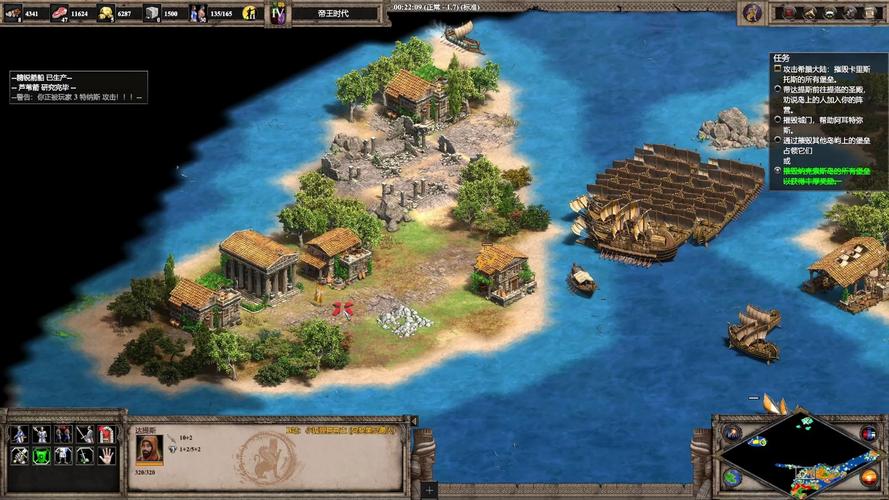Select the green highlighted objective text

[822, 175]
